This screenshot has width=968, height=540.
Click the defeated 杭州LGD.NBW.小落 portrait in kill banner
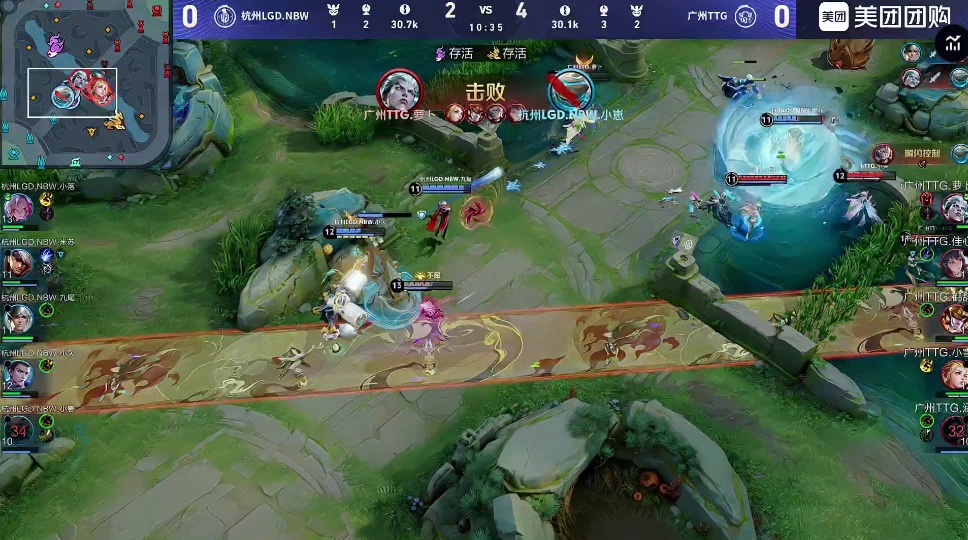pos(571,92)
